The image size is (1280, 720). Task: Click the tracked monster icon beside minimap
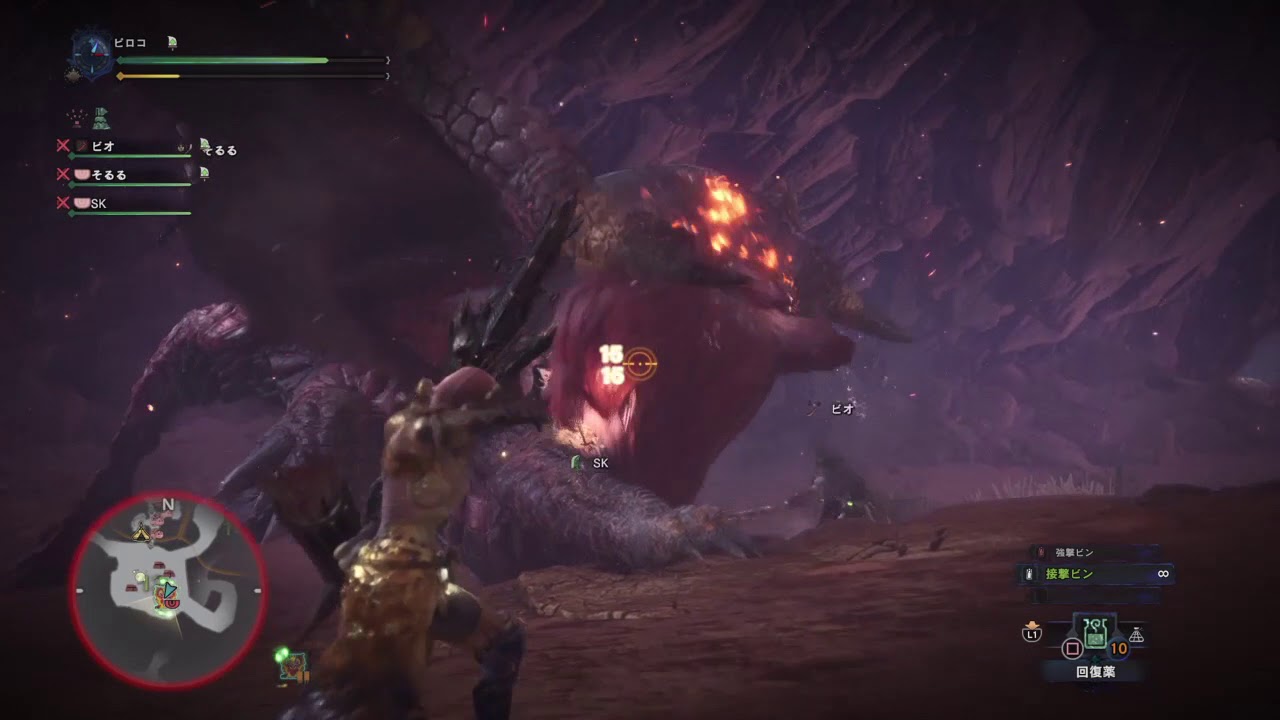(x=293, y=663)
